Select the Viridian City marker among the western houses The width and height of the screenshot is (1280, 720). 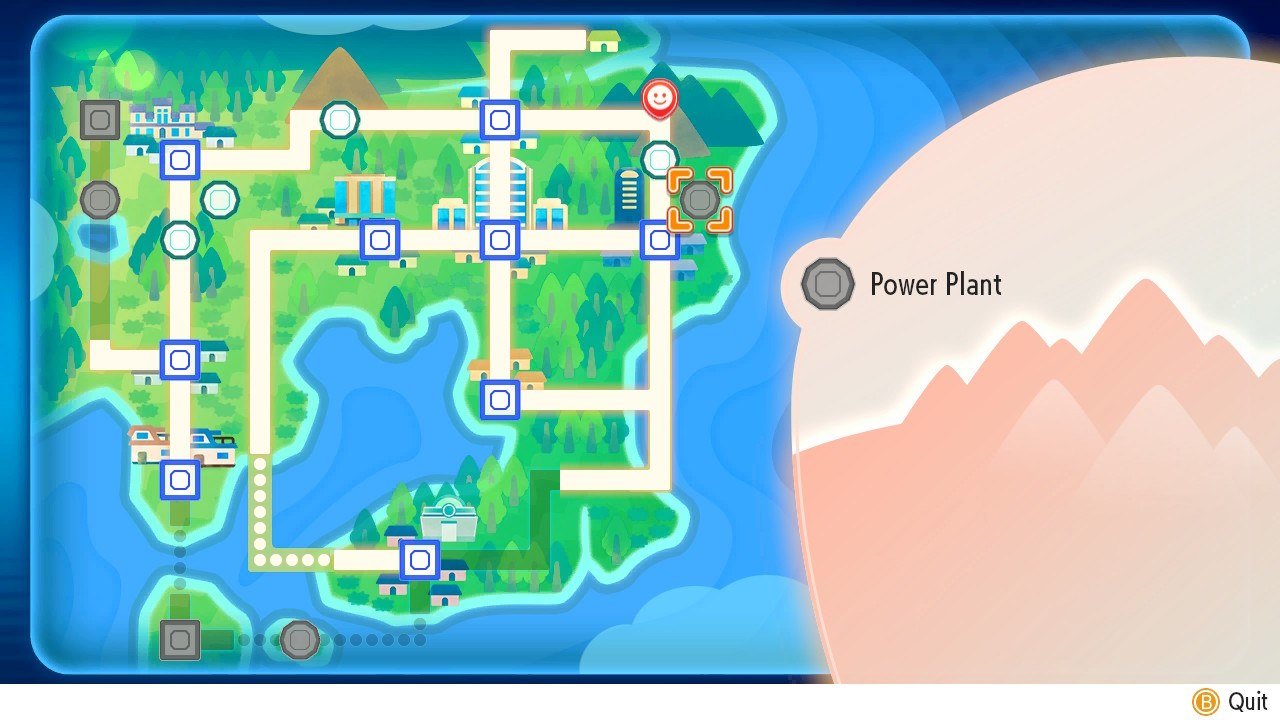click(178, 158)
